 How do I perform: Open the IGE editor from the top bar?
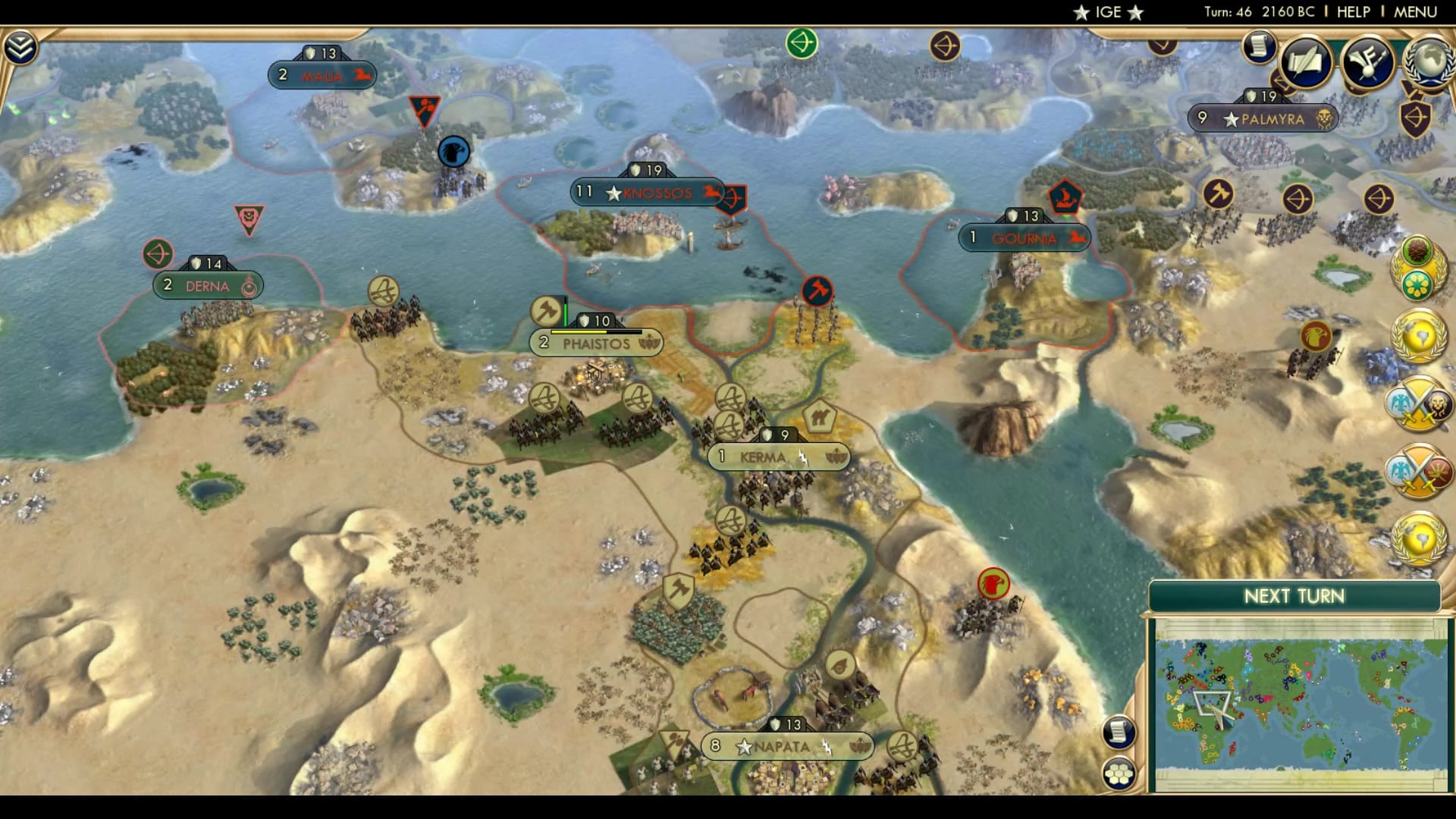(1106, 11)
